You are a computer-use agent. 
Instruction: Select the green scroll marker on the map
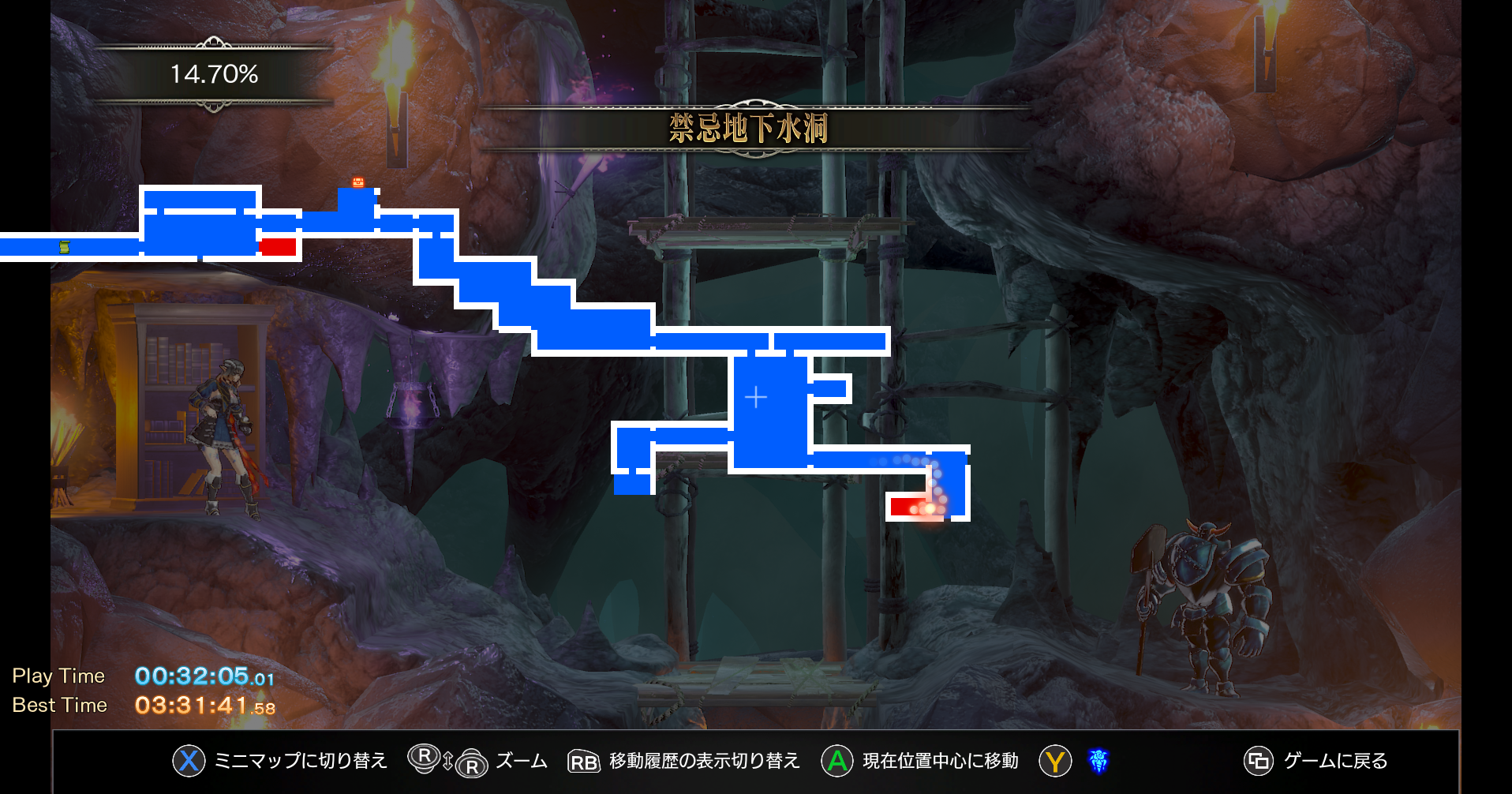65,247
